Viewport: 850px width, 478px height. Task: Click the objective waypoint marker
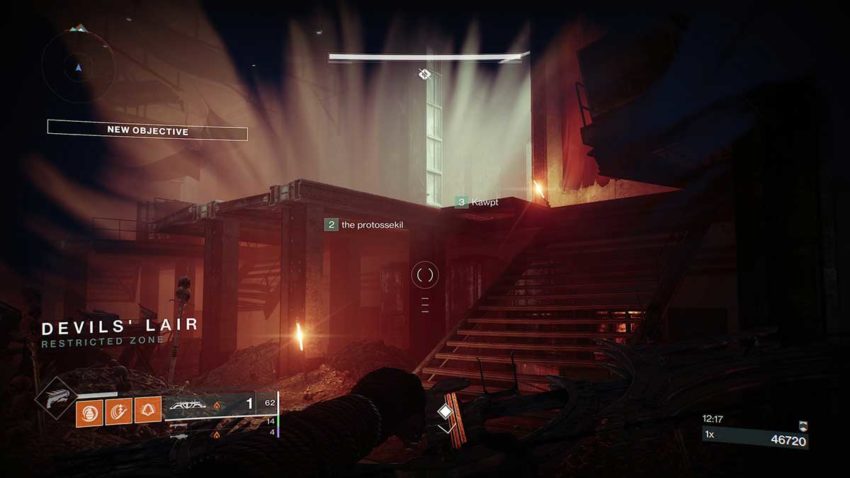[424, 74]
